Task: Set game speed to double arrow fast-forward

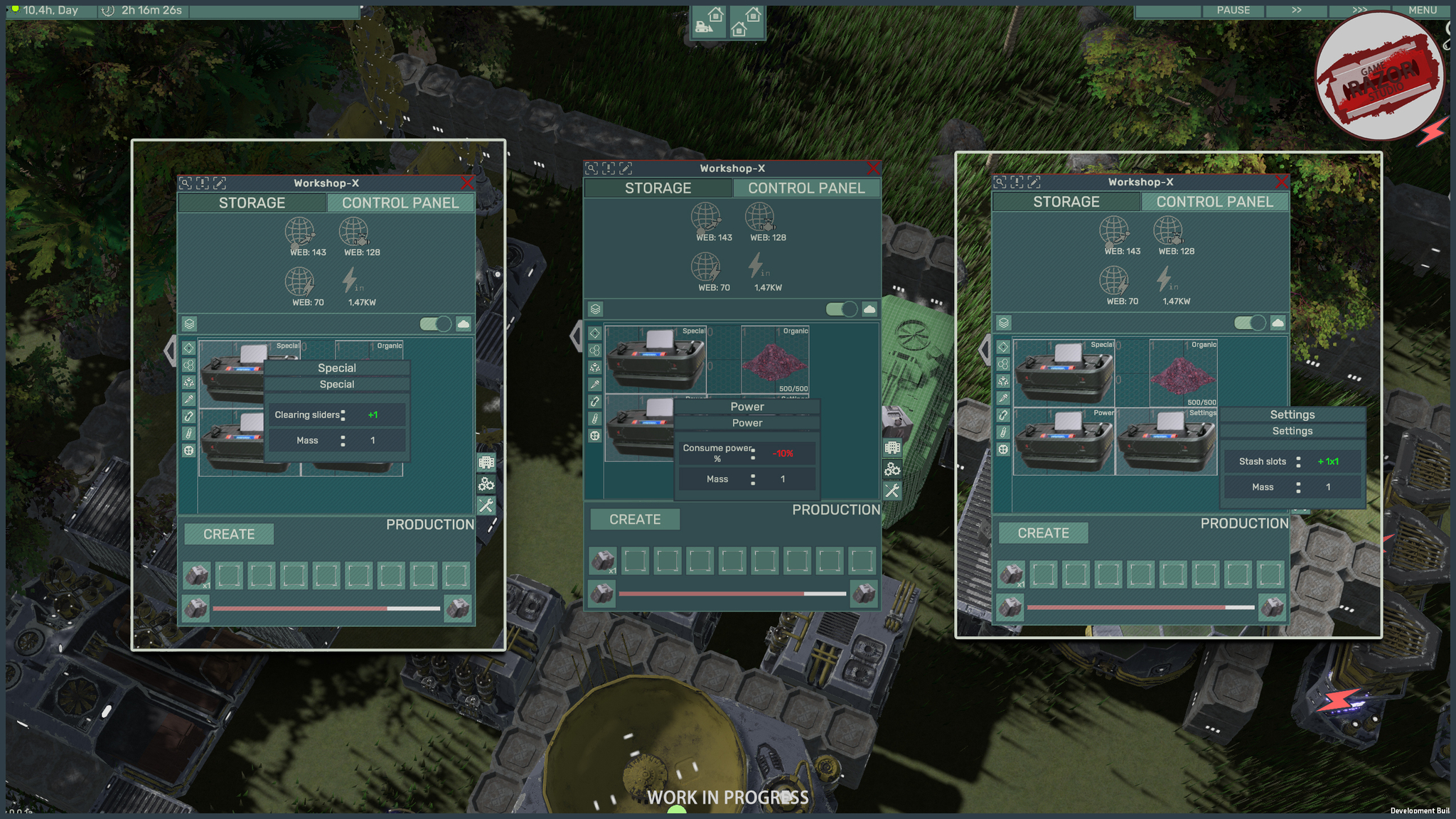Action: (x=1297, y=10)
